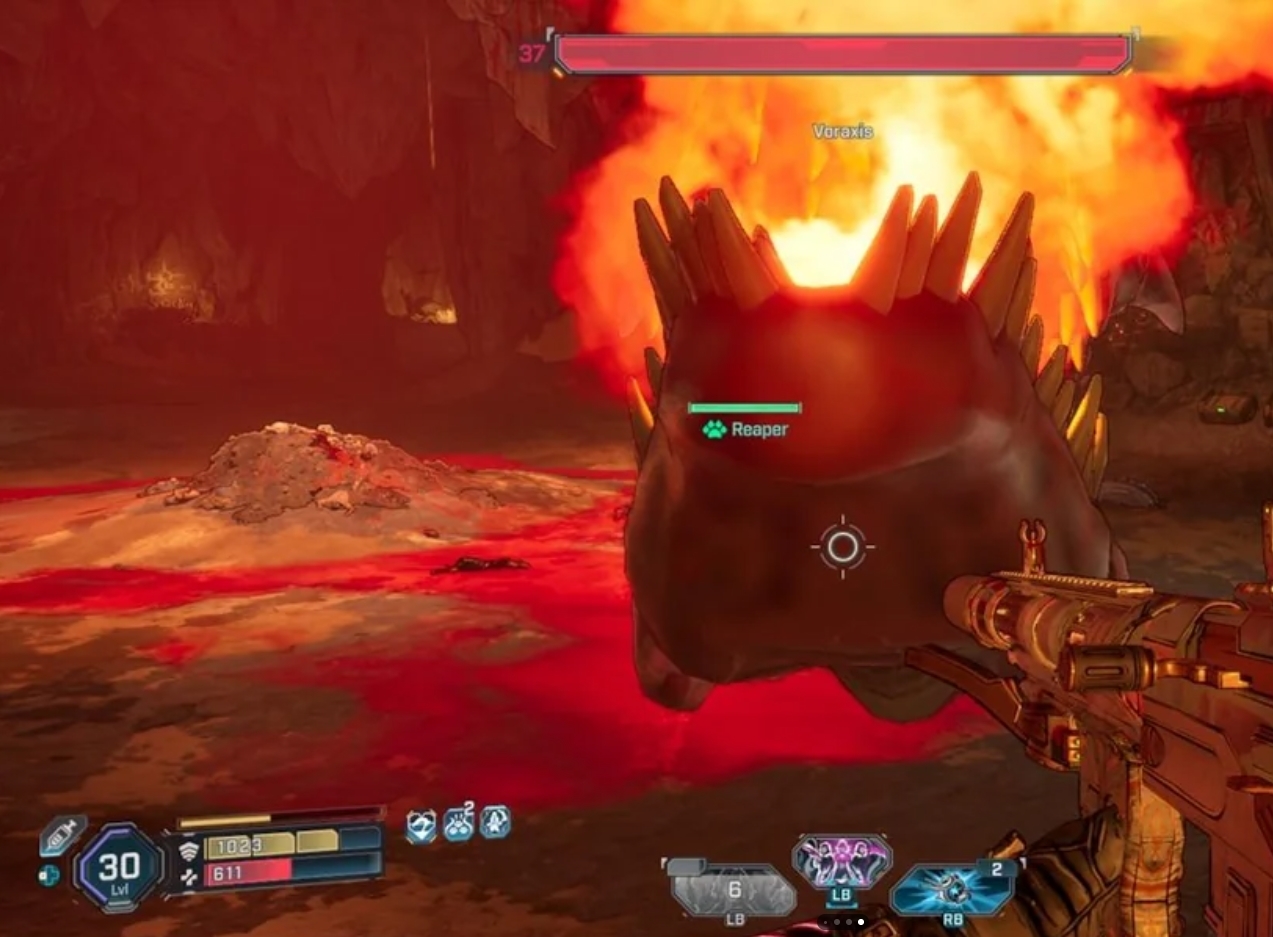Click the highlighted white carousel page dot

(860, 921)
